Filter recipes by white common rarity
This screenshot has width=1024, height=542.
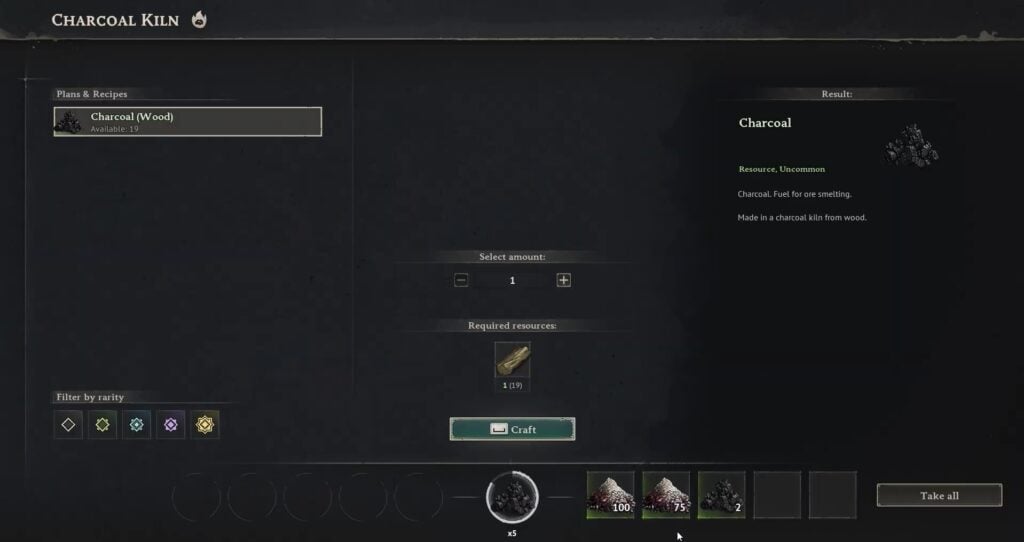point(68,424)
